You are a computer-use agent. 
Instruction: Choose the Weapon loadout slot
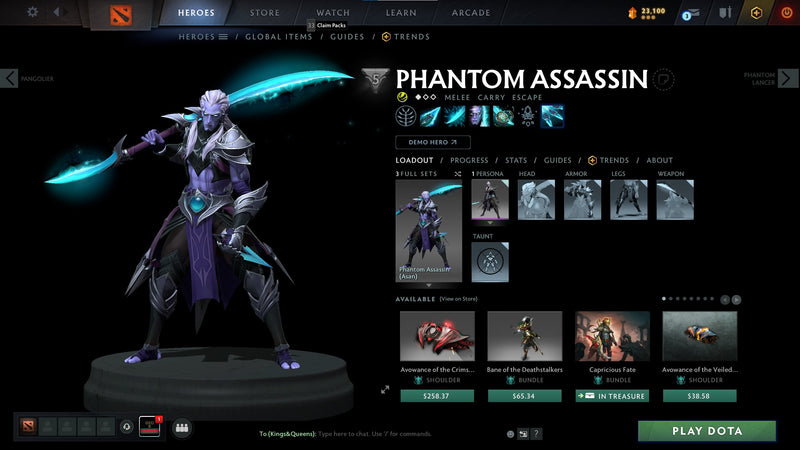click(x=675, y=200)
